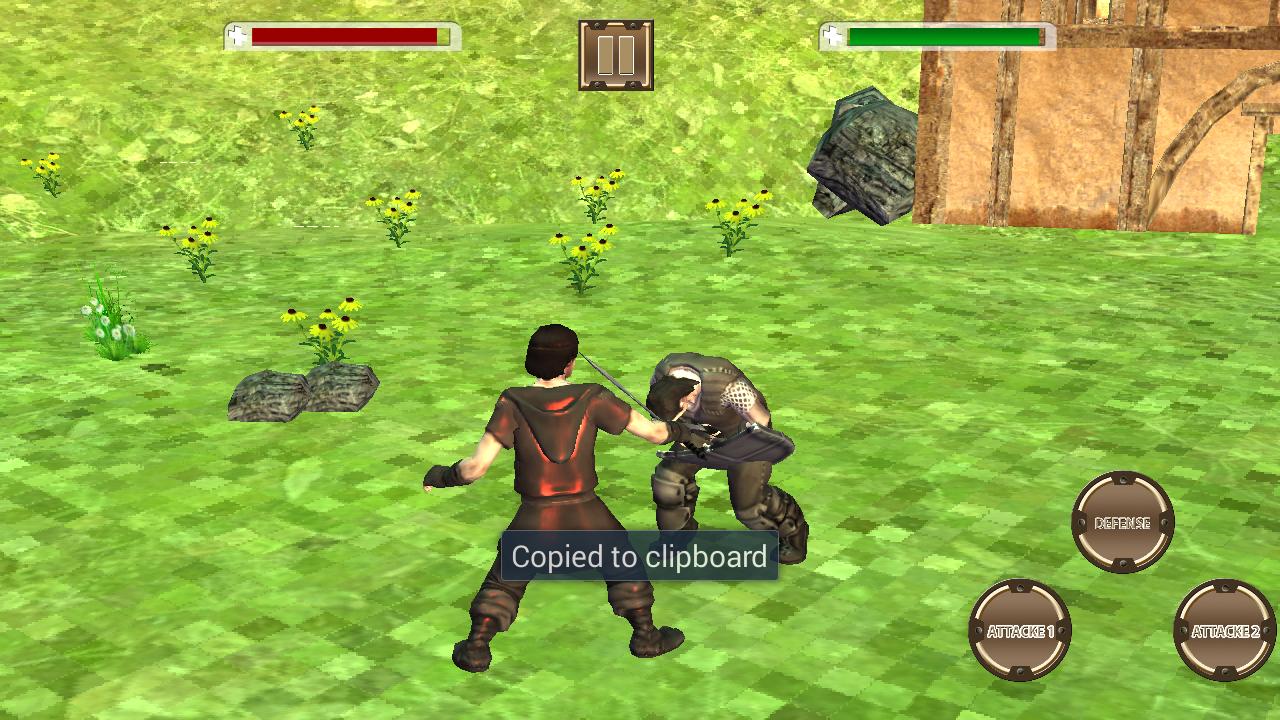Click the cross icon on player's red health bar

click(237, 35)
